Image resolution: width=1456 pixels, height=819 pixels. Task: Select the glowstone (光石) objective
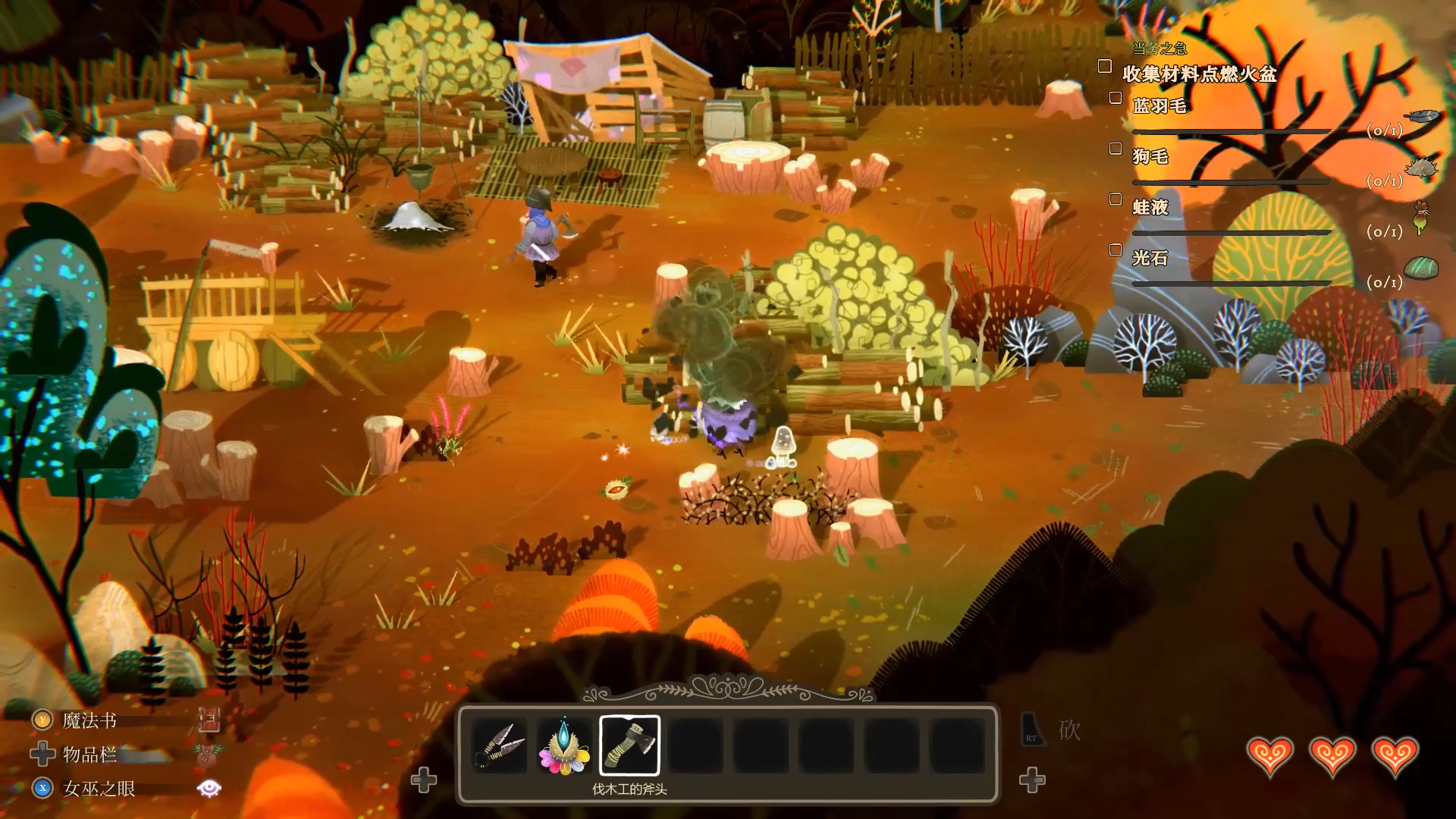coord(1150,258)
